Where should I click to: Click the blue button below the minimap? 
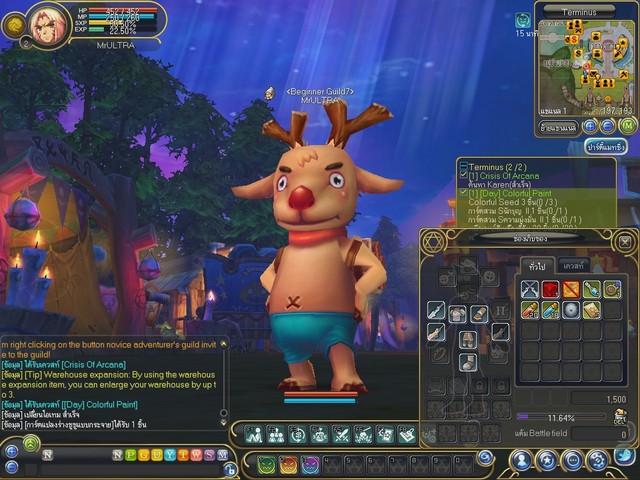605,147
